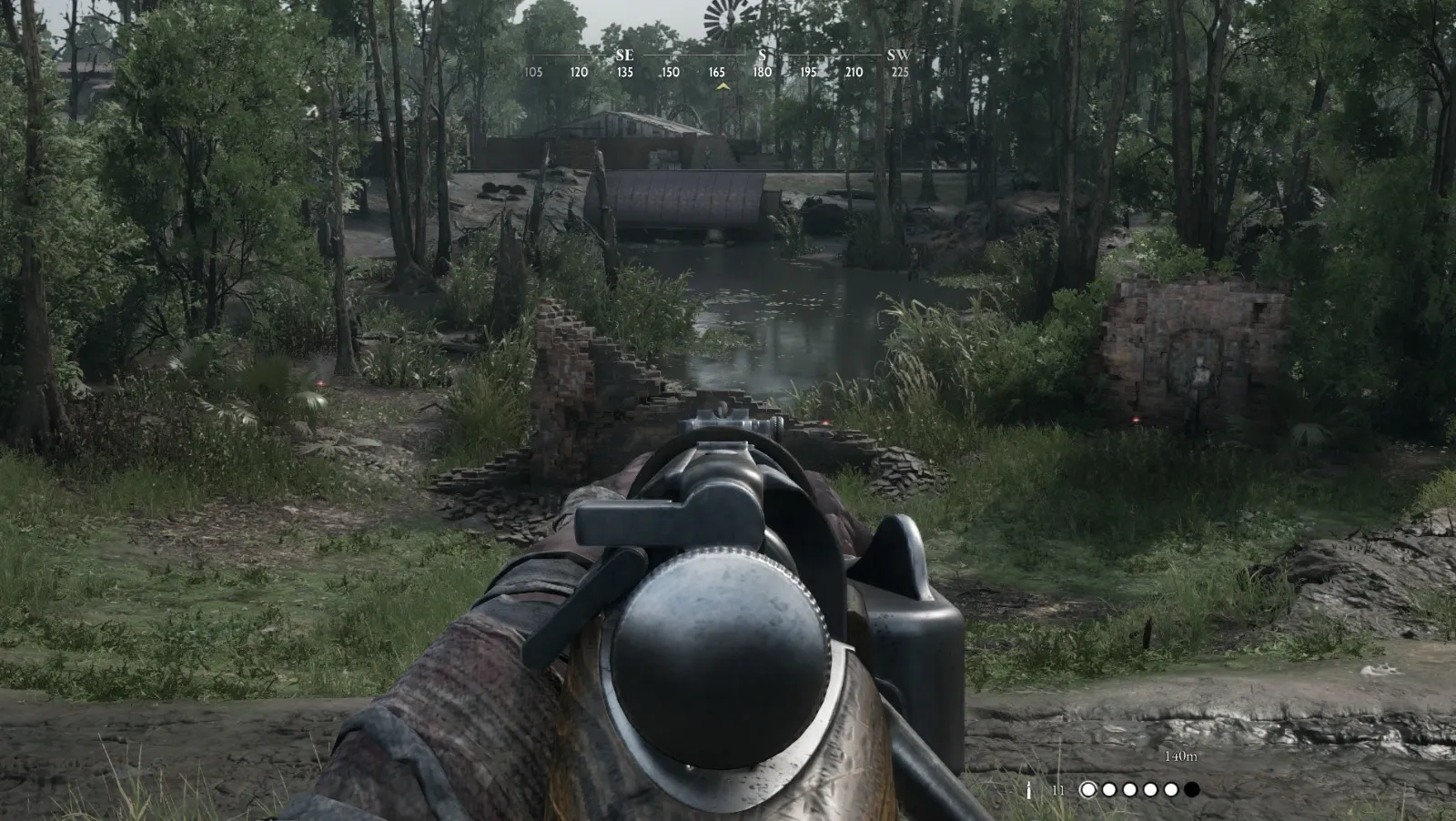Expand the 180 compass heading mark
1456x821 pixels.
click(x=761, y=71)
